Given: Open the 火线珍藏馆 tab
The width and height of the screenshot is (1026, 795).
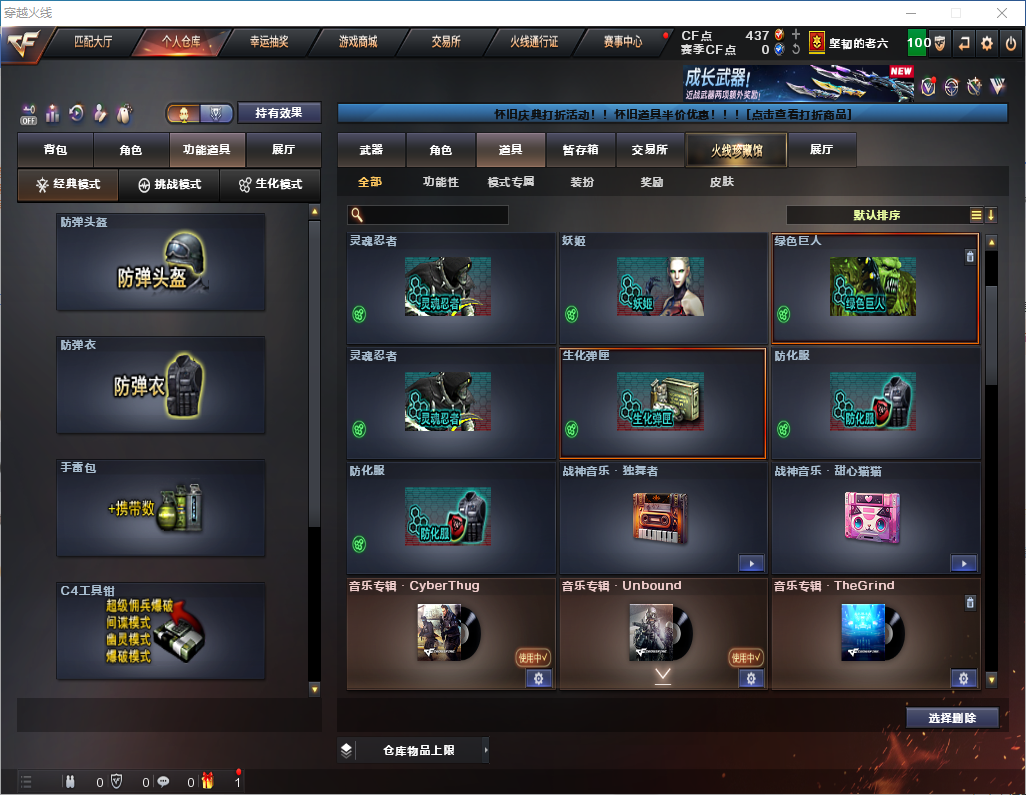Looking at the screenshot, I should (x=736, y=150).
